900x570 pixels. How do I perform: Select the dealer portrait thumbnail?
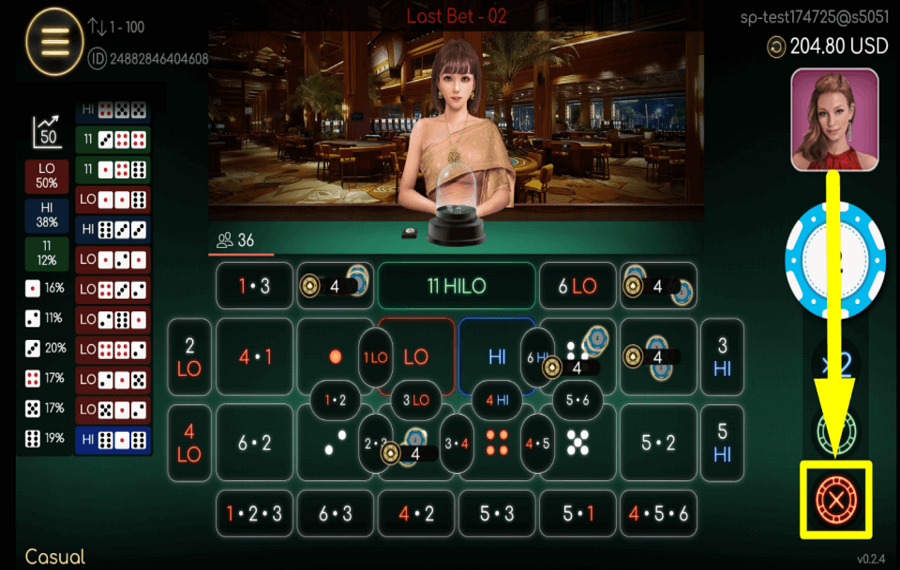tap(834, 120)
